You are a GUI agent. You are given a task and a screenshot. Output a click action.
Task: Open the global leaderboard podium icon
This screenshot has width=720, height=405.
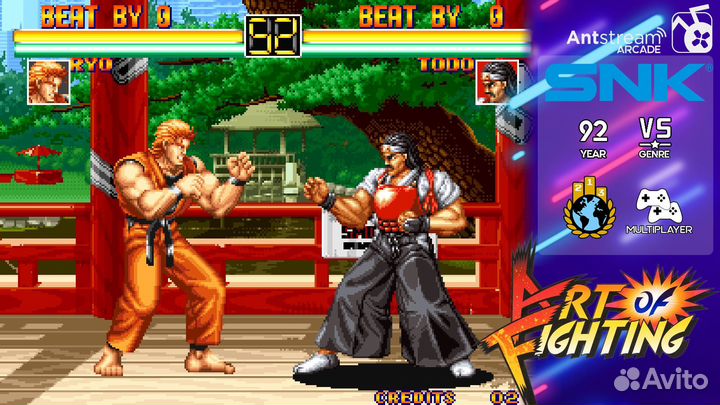[591, 210]
